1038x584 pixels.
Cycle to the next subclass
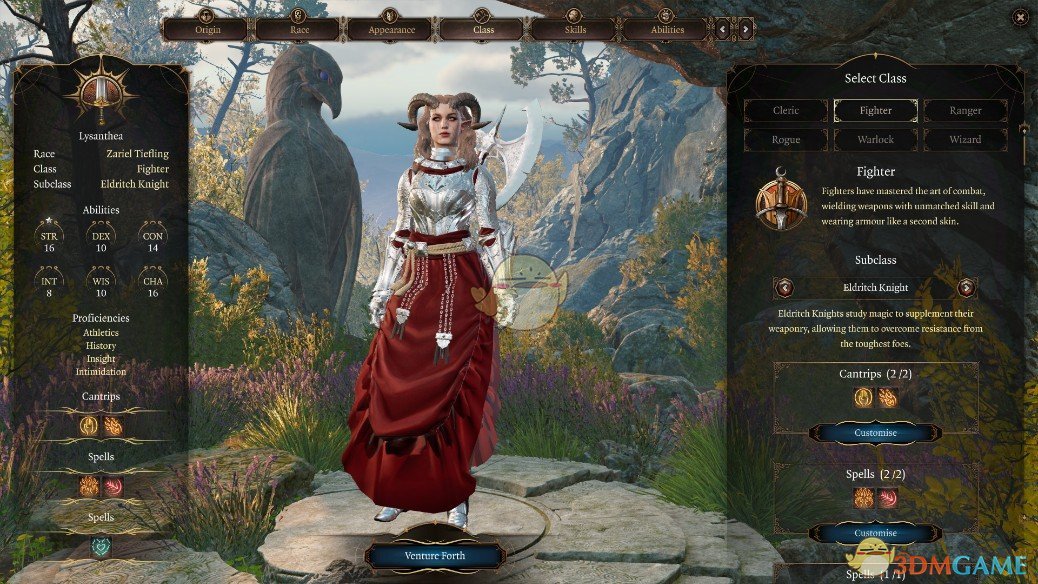click(966, 288)
